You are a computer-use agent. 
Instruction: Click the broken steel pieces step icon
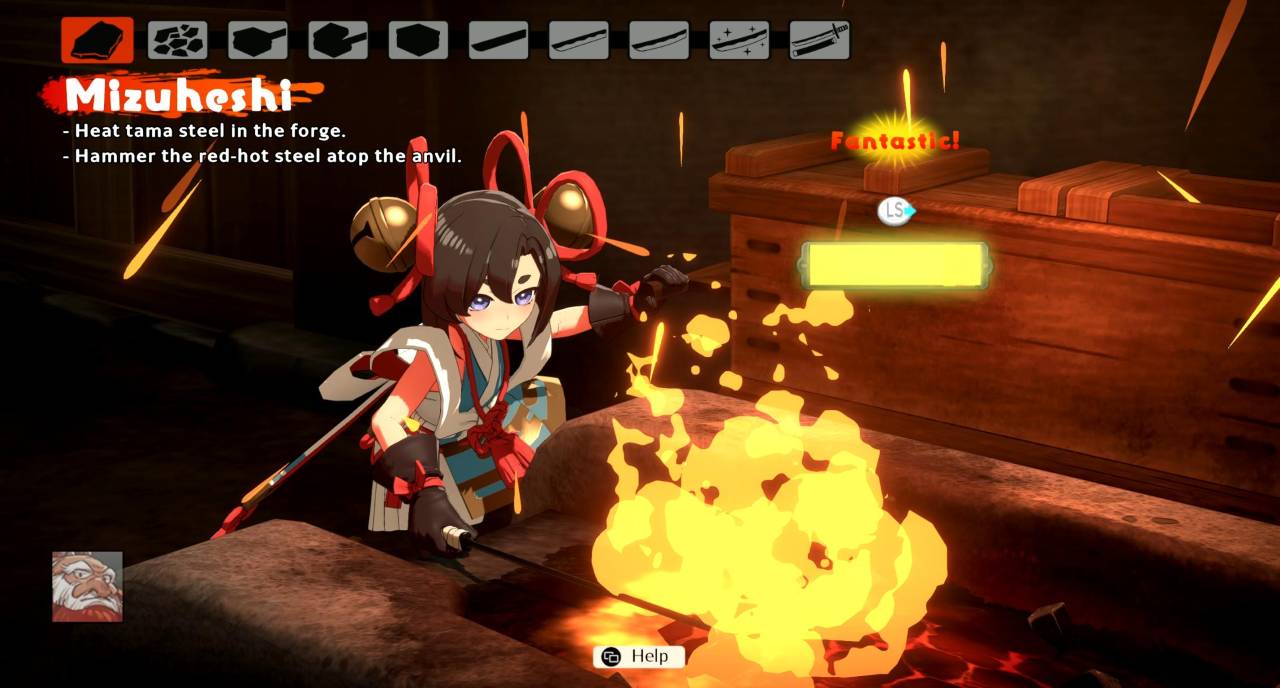[178, 40]
